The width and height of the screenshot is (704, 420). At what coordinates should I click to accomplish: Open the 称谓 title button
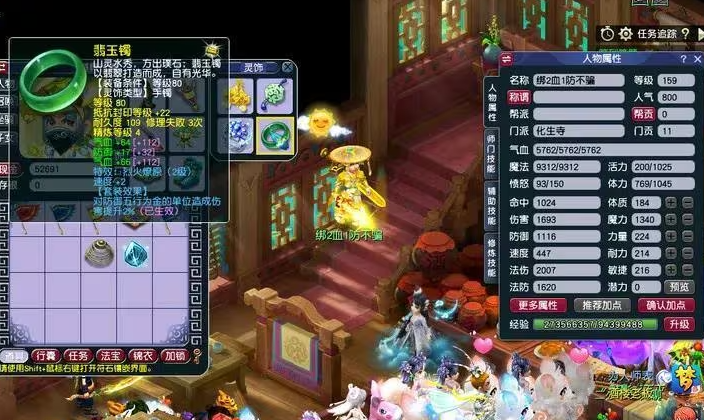[518, 97]
